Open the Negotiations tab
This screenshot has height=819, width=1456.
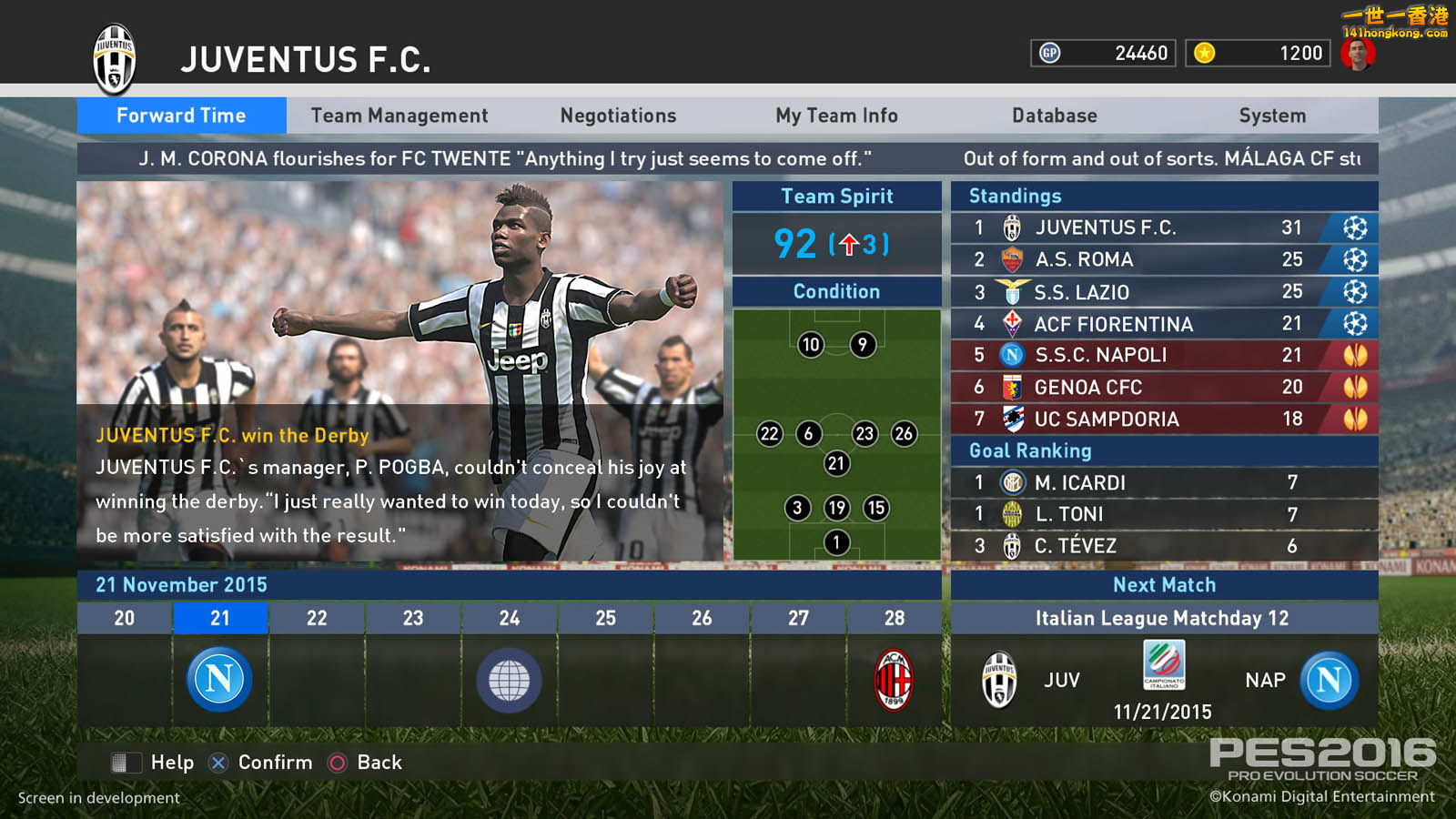pos(617,116)
